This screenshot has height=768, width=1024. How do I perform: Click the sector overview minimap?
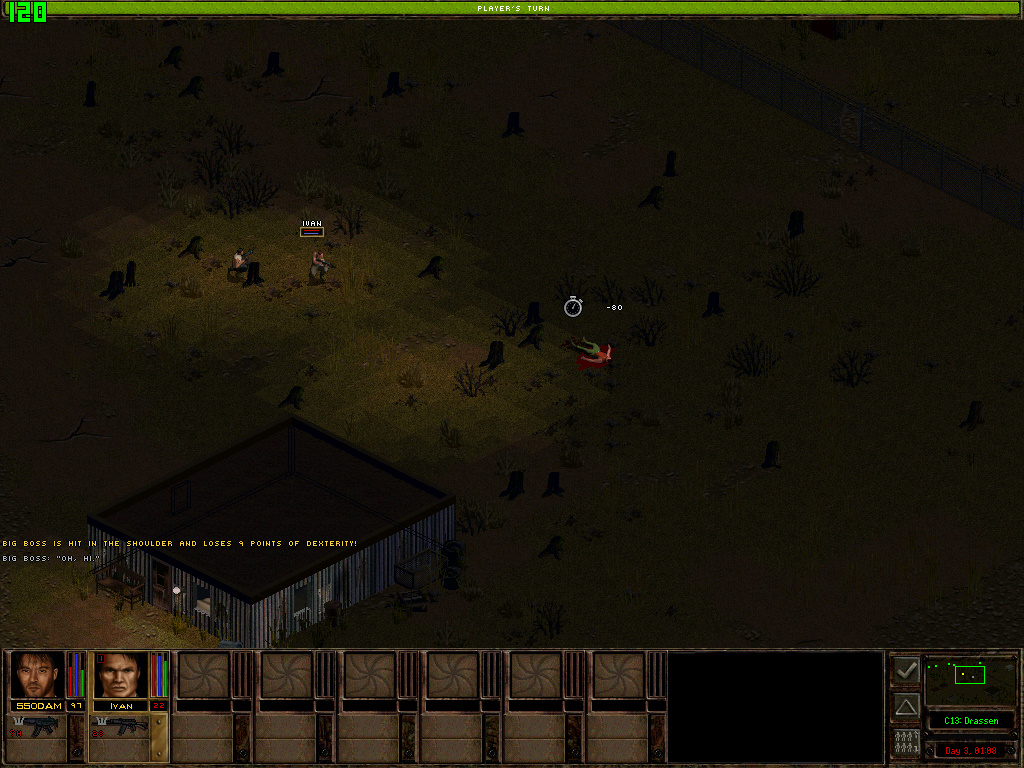970,680
